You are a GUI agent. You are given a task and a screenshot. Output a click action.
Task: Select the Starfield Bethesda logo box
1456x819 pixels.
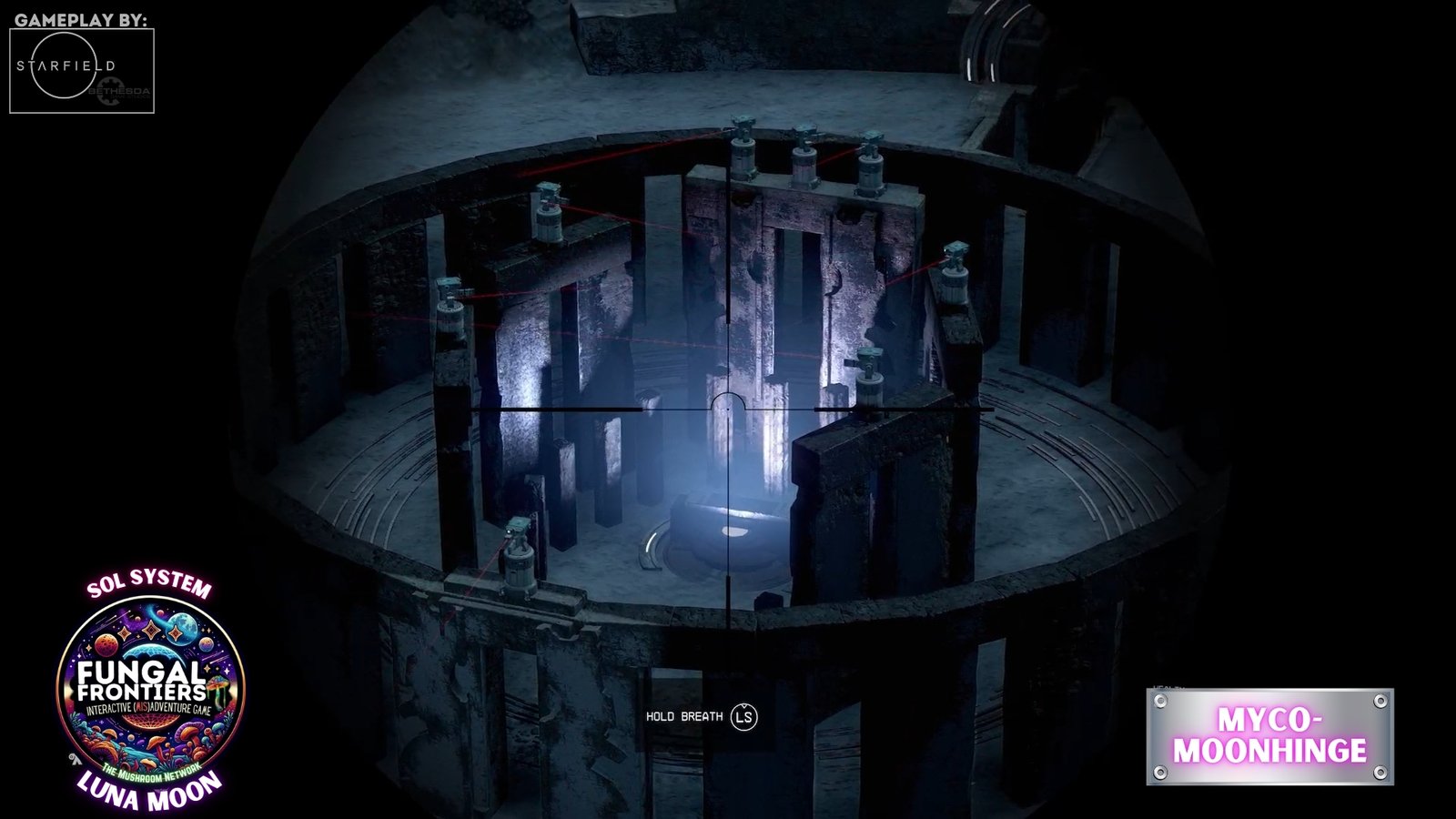tap(82, 71)
